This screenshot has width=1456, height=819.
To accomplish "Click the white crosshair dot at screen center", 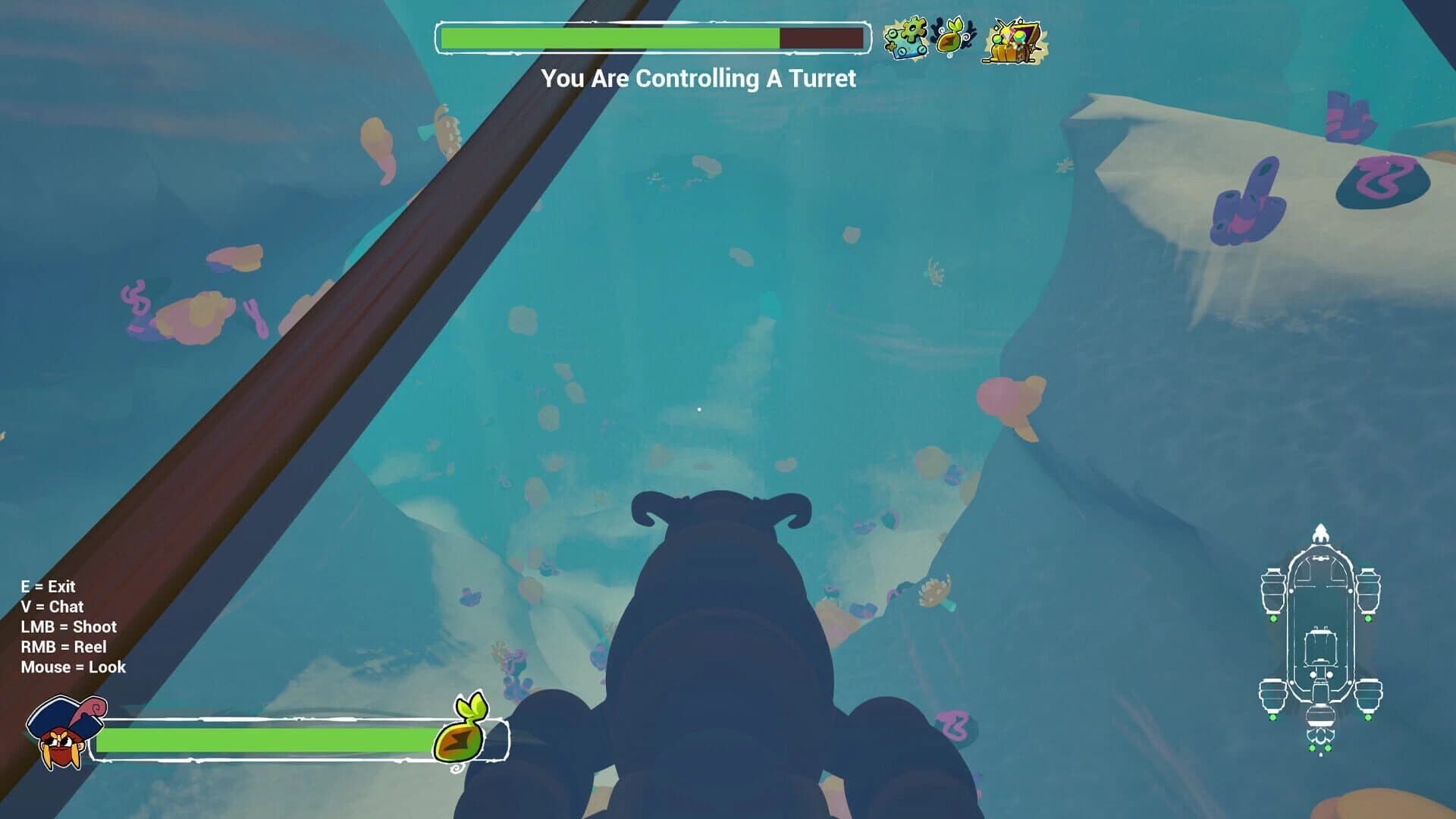I will (x=698, y=408).
